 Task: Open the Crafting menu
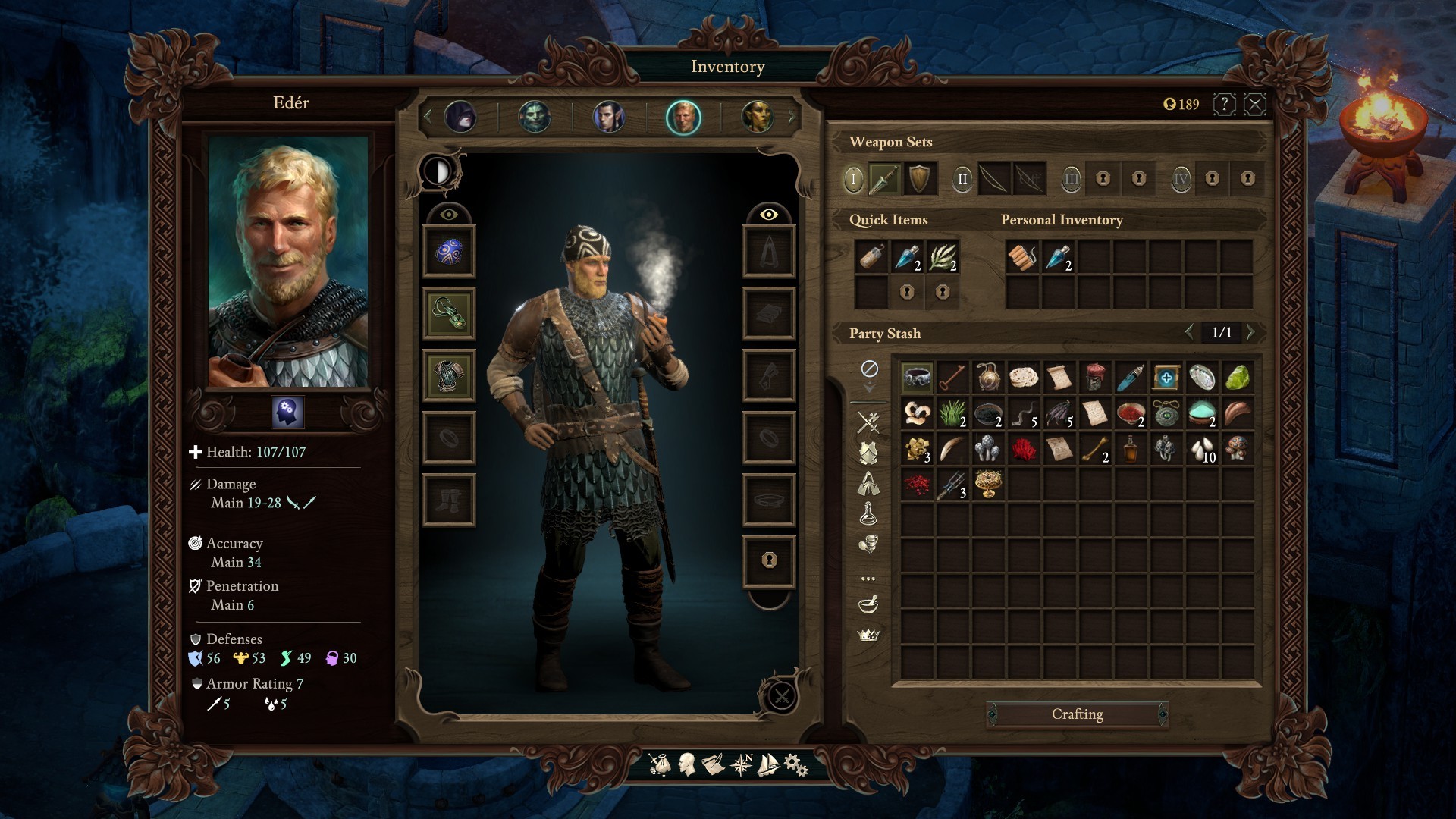1077,714
